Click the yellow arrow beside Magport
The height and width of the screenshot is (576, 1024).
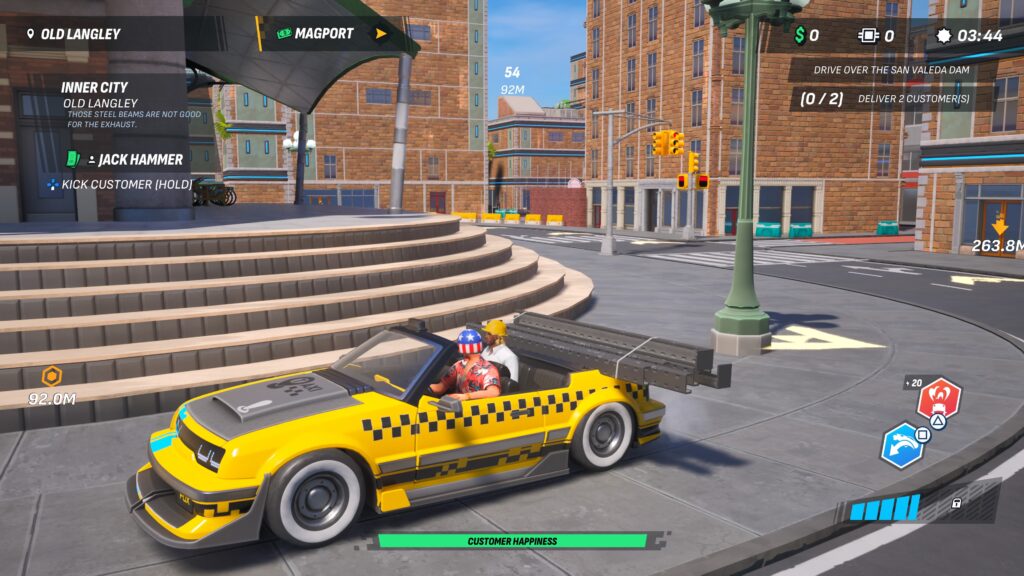[381, 34]
